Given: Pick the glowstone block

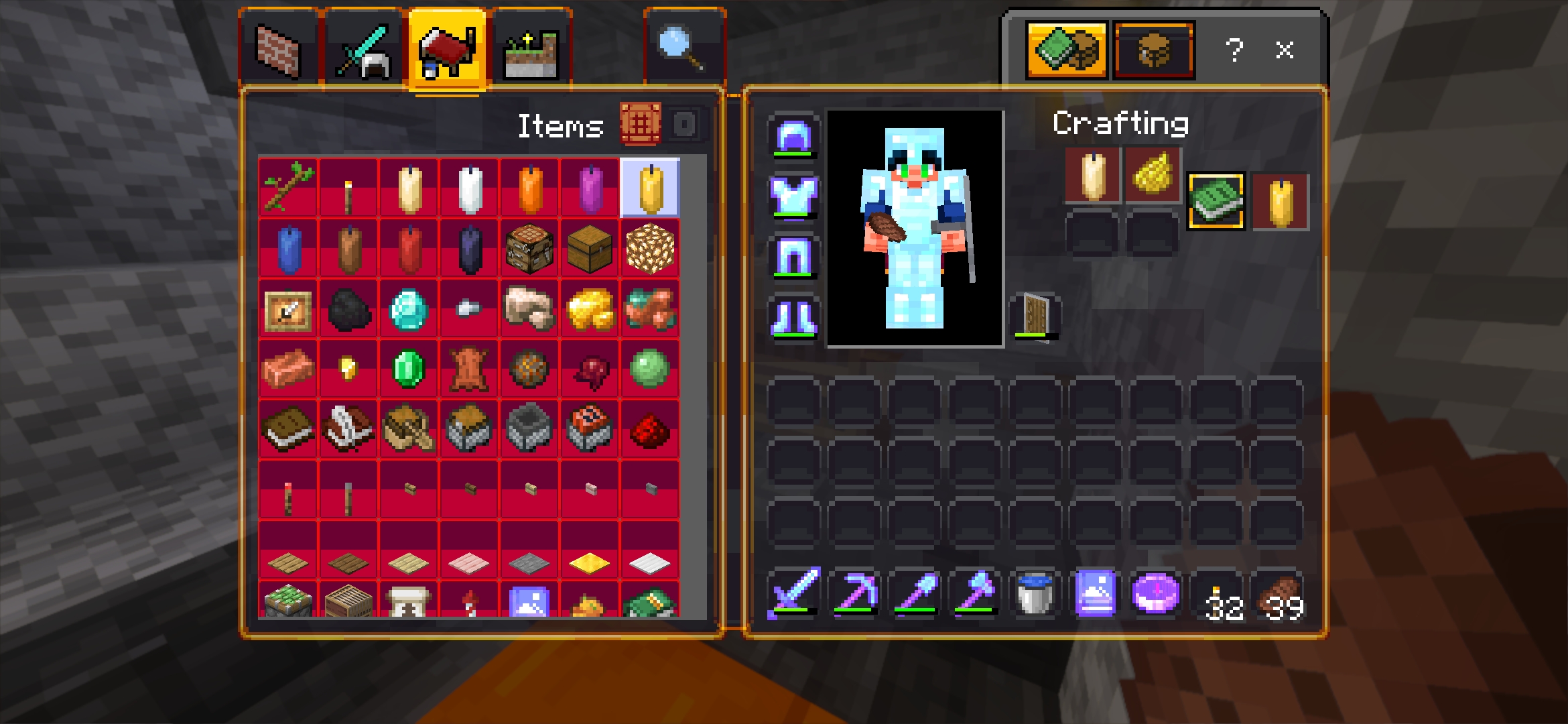Looking at the screenshot, I should [x=649, y=249].
